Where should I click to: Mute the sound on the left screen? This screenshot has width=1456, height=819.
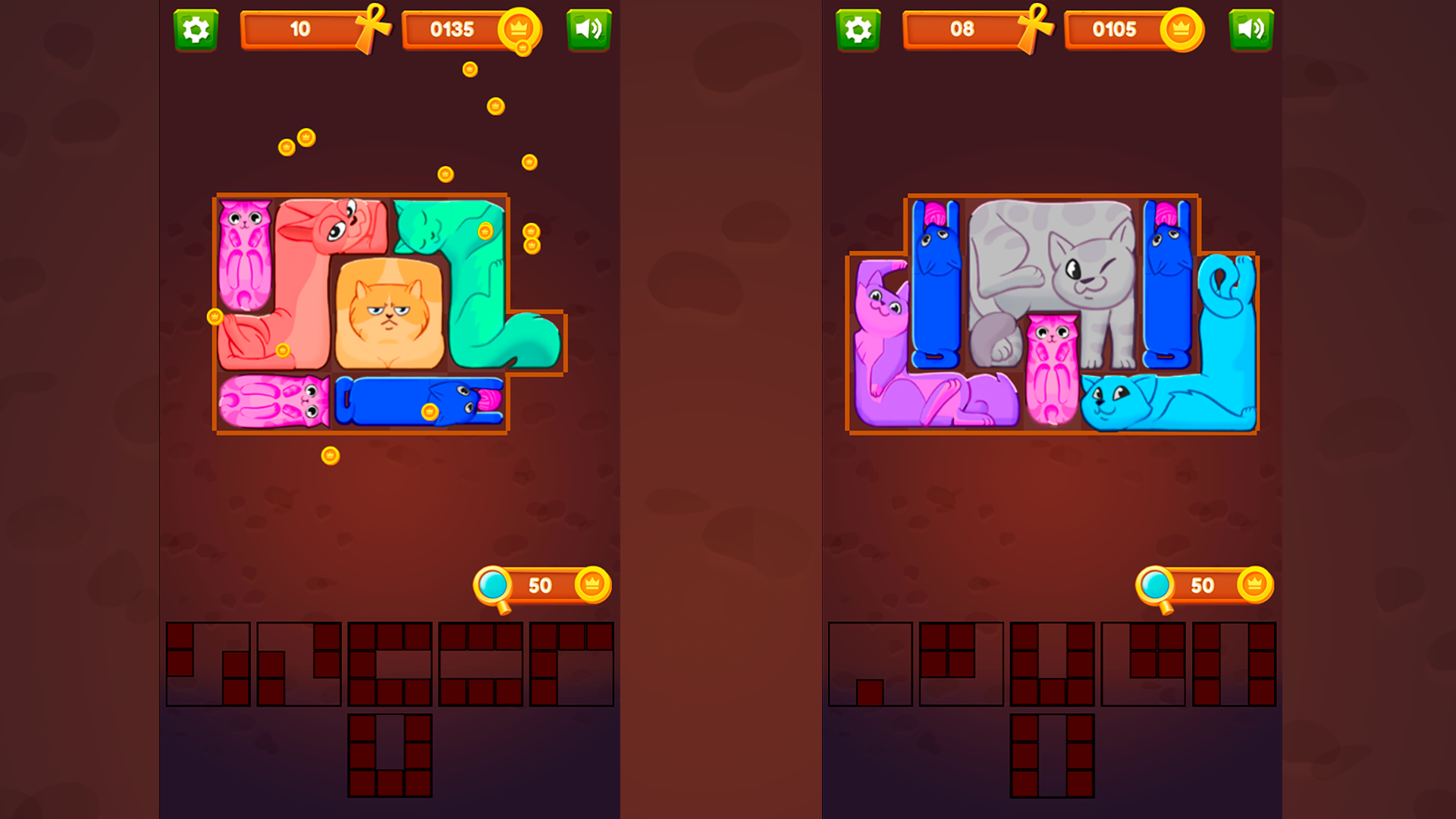pos(589,30)
